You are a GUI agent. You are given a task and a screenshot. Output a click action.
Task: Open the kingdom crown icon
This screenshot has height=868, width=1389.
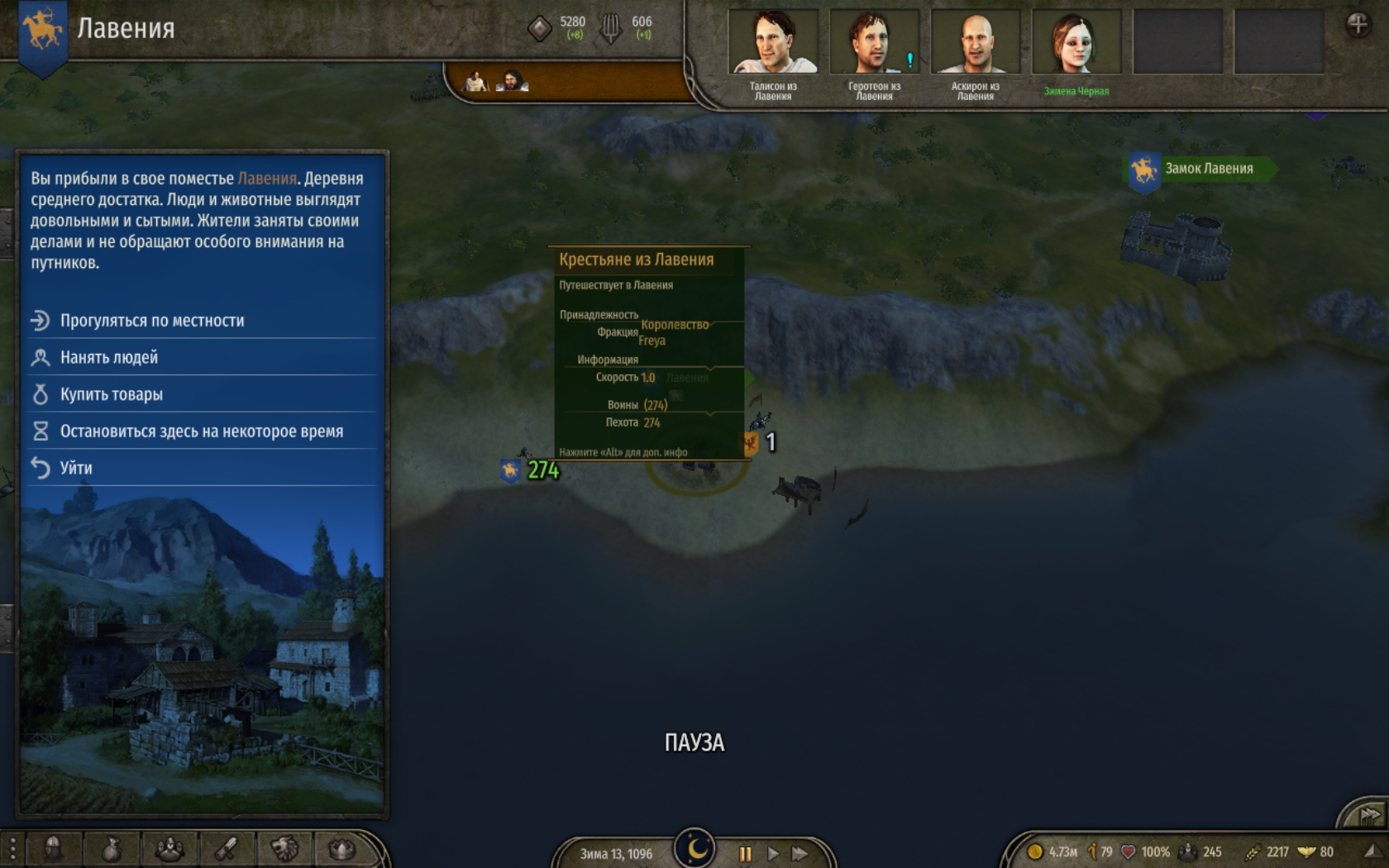click(341, 849)
